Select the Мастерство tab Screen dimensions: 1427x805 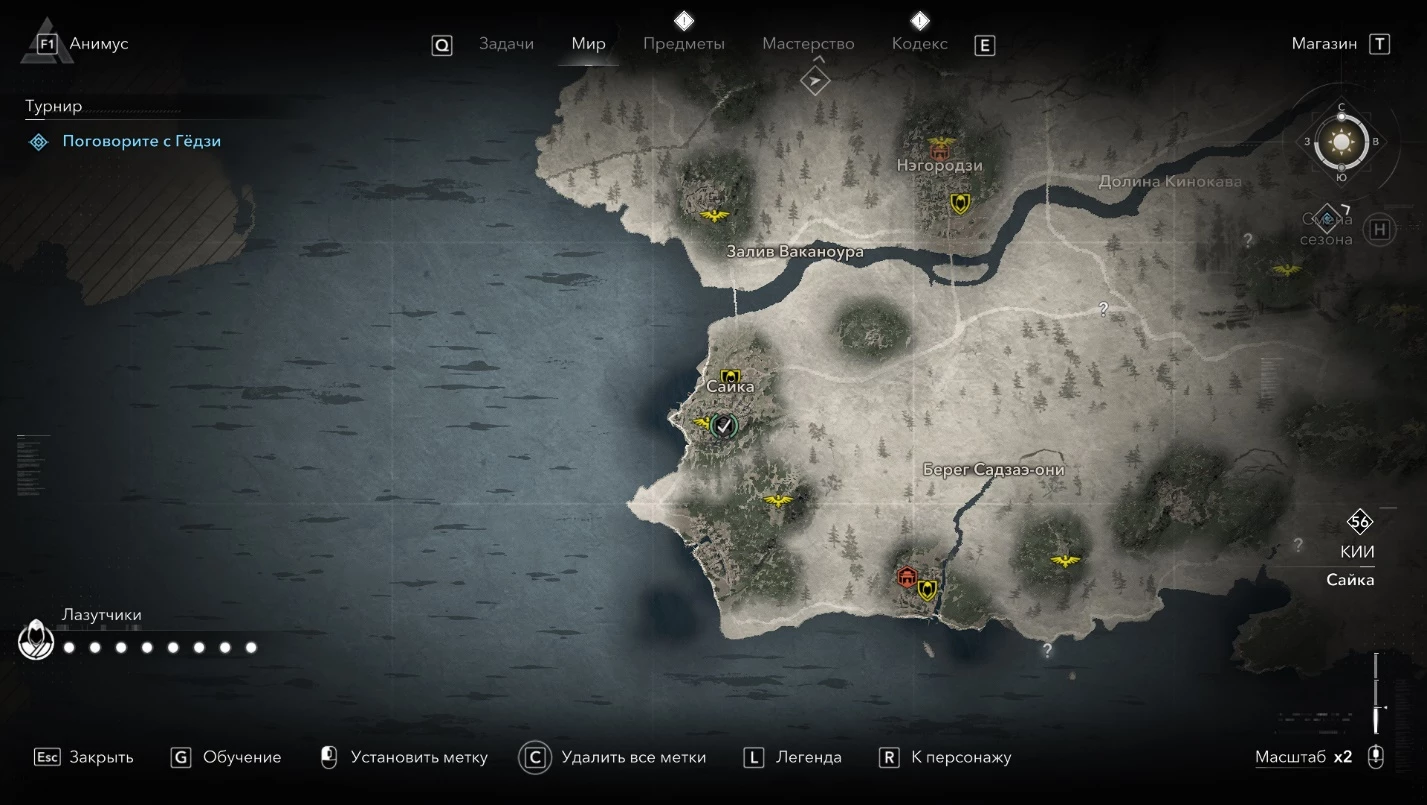point(808,44)
